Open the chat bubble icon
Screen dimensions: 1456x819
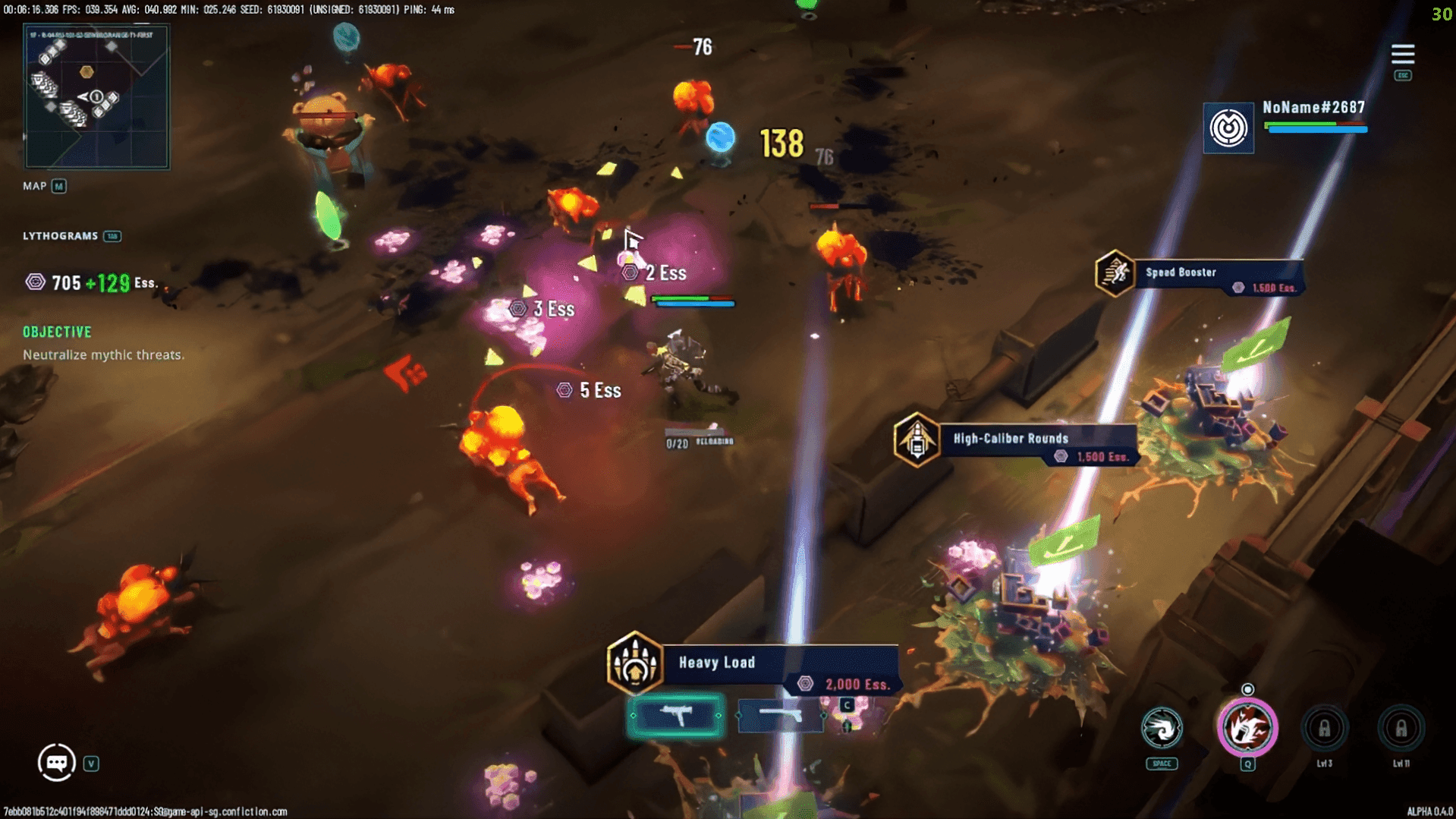pyautogui.click(x=57, y=762)
